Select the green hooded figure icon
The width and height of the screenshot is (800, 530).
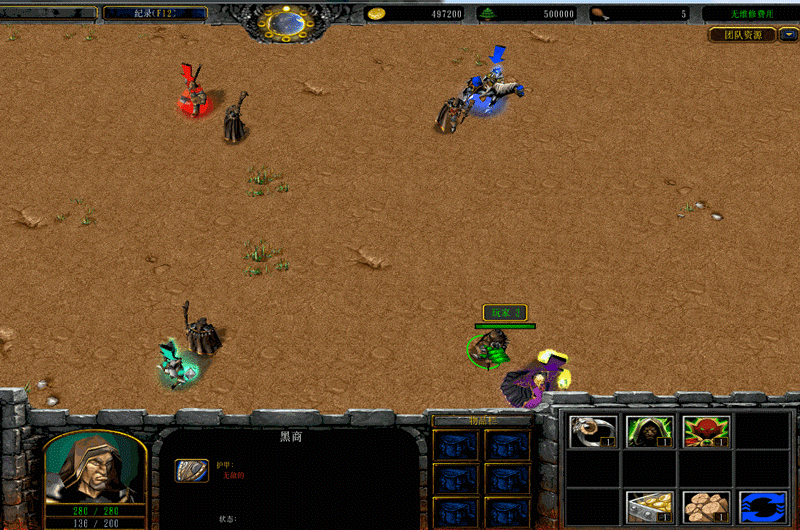[x=649, y=431]
